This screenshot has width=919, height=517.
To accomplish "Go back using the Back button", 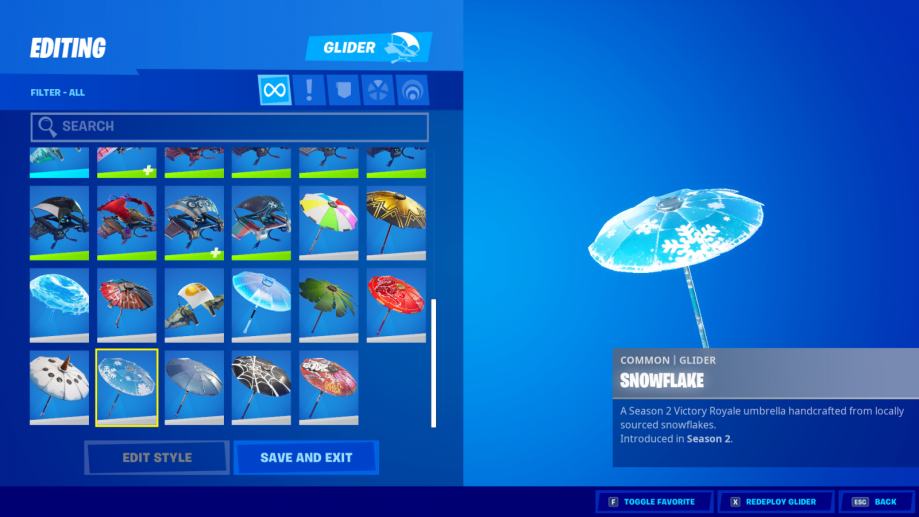I will 875,501.
